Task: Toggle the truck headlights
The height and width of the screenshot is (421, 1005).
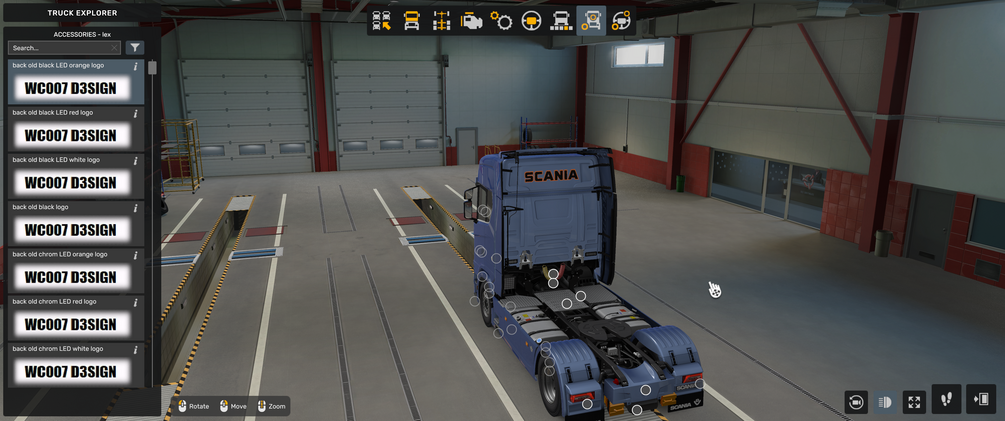Action: [x=885, y=402]
